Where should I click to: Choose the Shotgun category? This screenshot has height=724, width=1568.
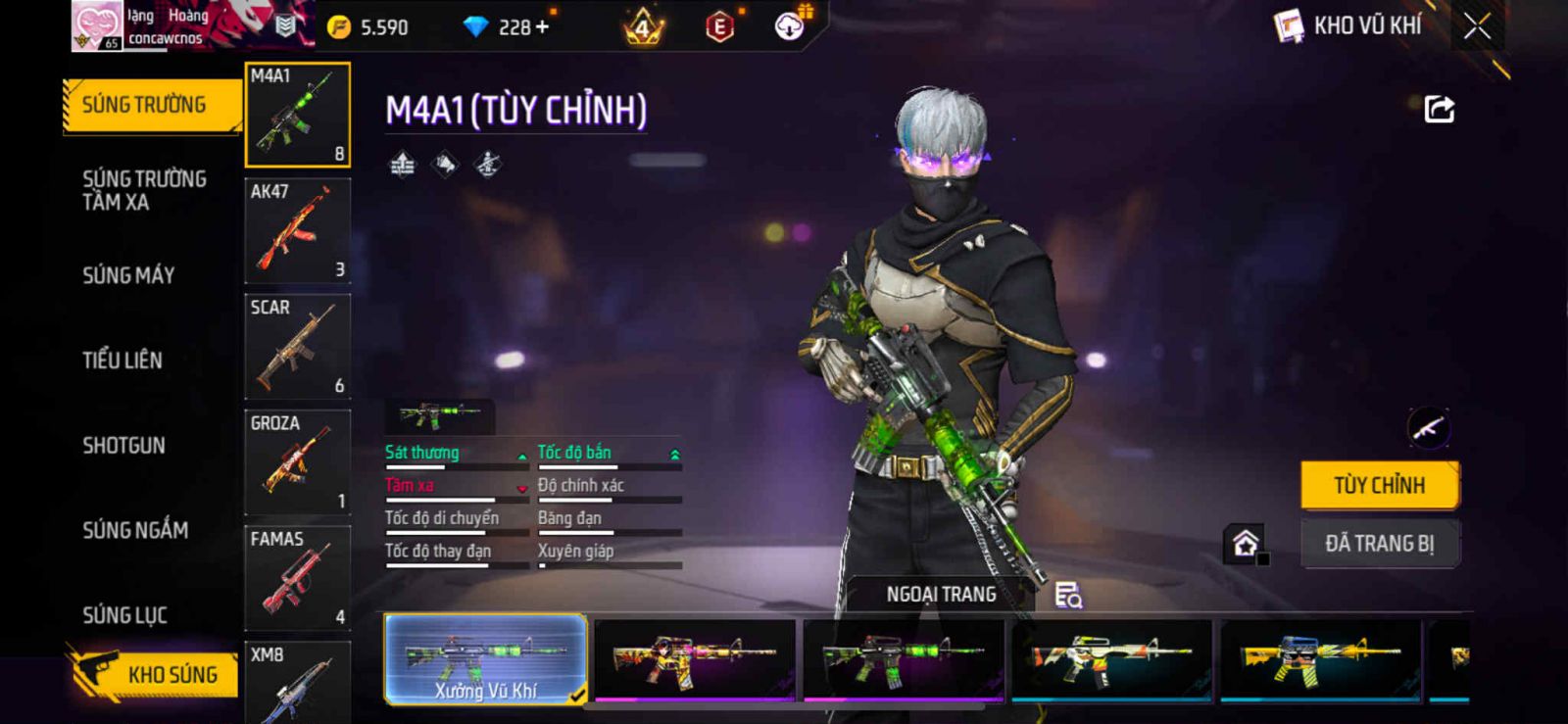tap(123, 446)
